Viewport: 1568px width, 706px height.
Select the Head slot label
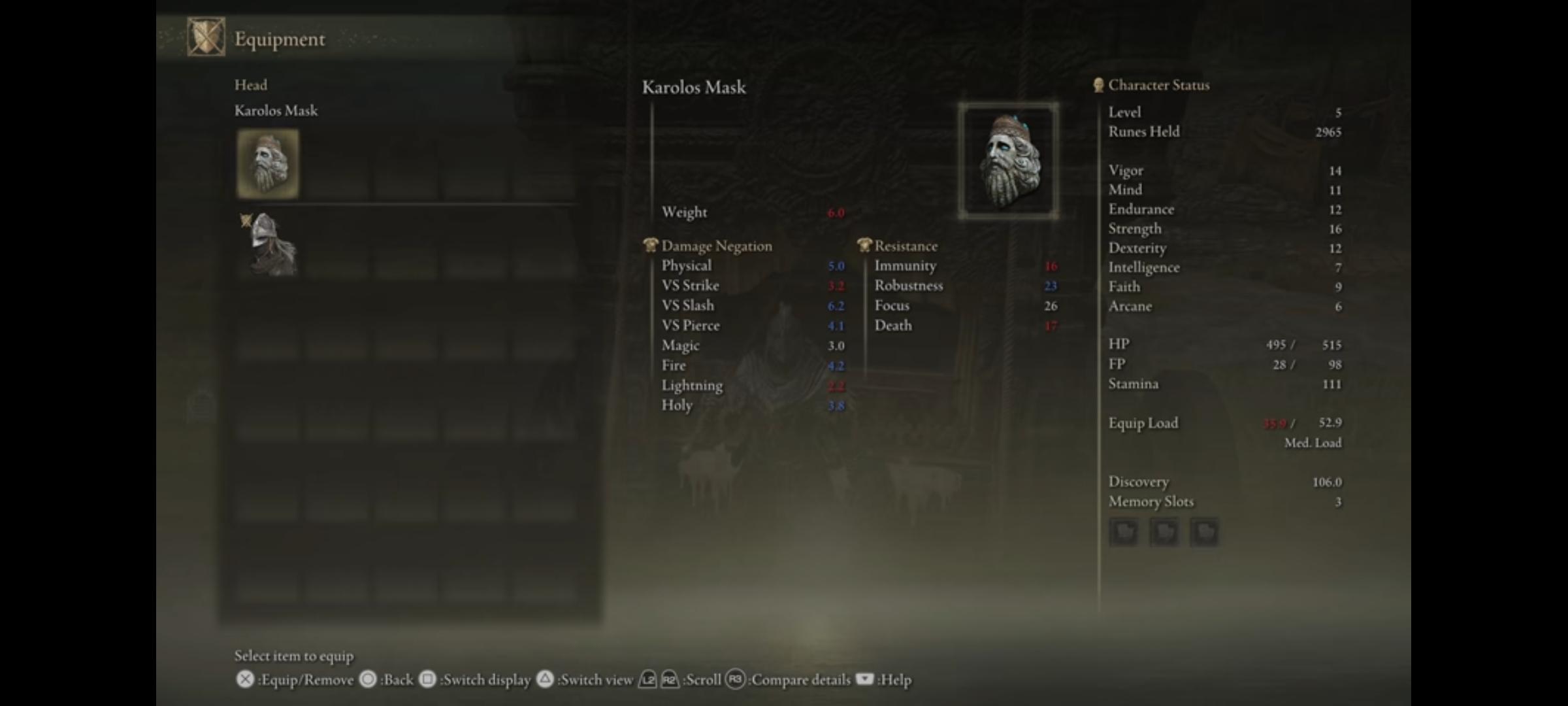point(252,84)
